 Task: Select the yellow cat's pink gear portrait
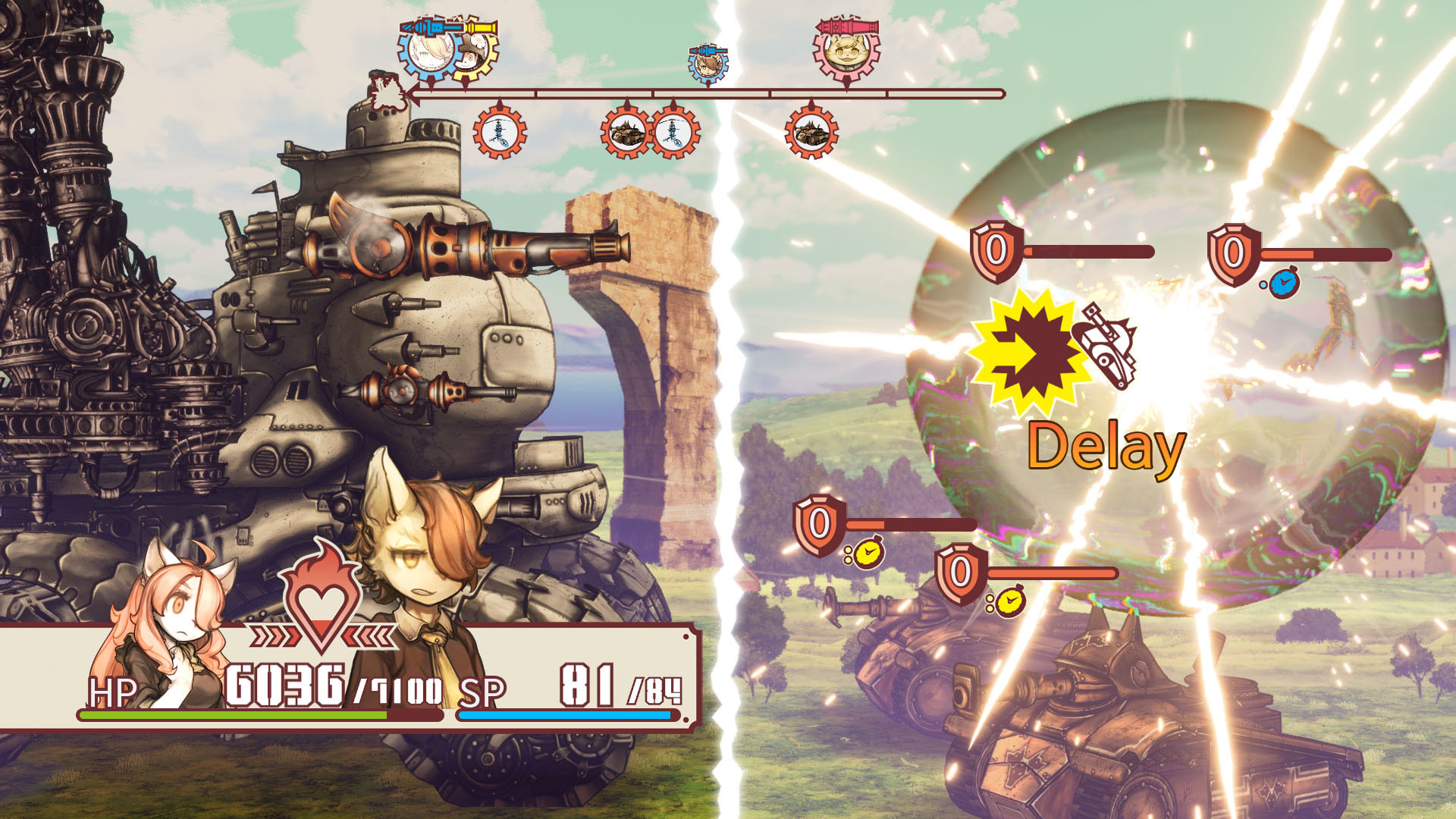click(846, 52)
